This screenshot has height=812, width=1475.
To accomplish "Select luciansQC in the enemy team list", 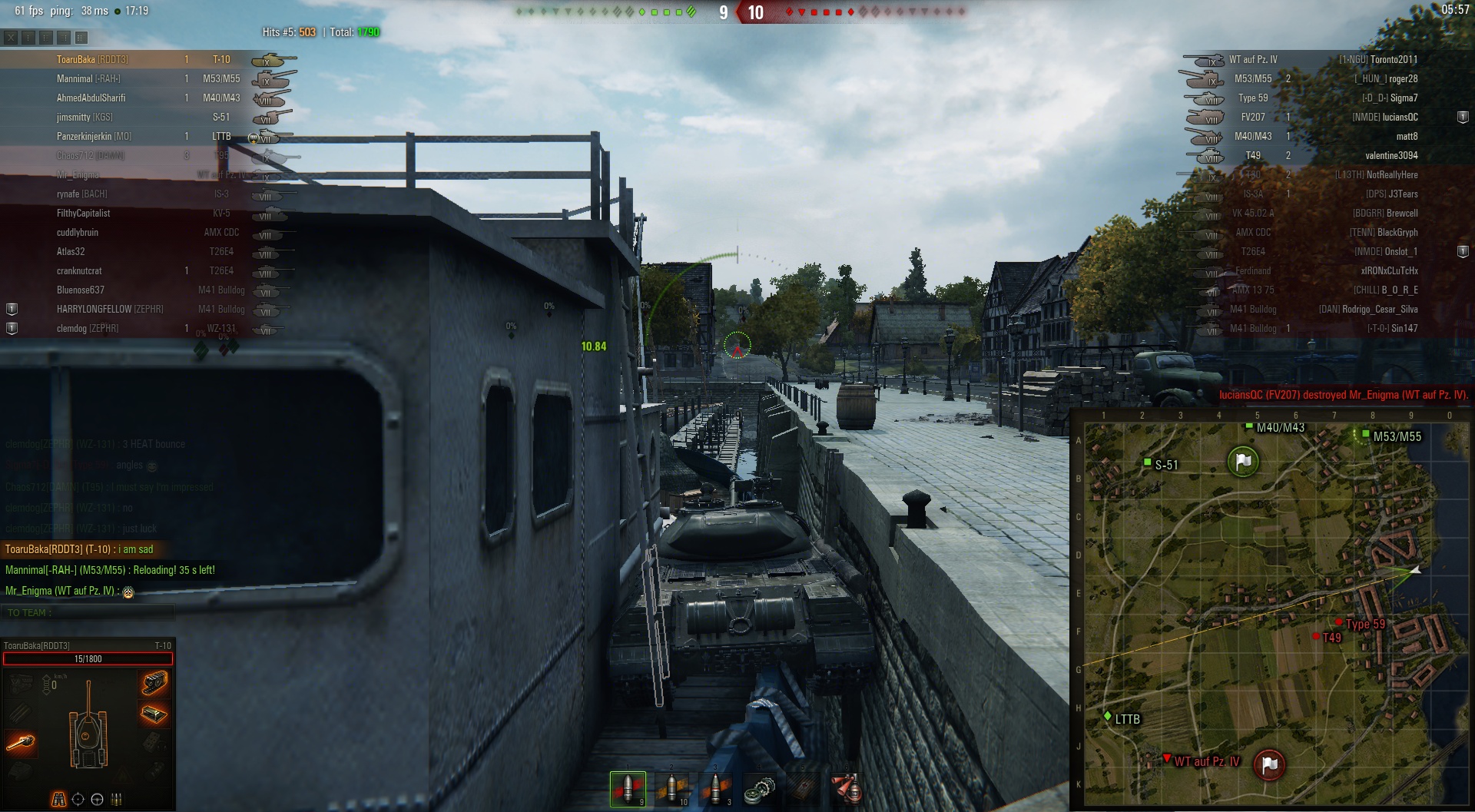I will [x=1384, y=117].
